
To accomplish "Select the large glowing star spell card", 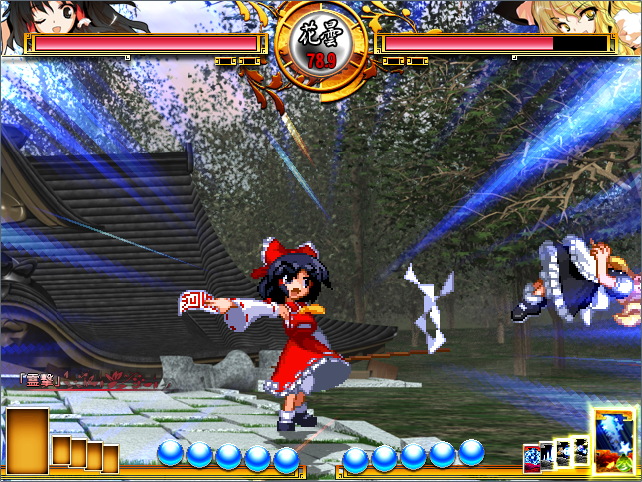I will (614, 440).
